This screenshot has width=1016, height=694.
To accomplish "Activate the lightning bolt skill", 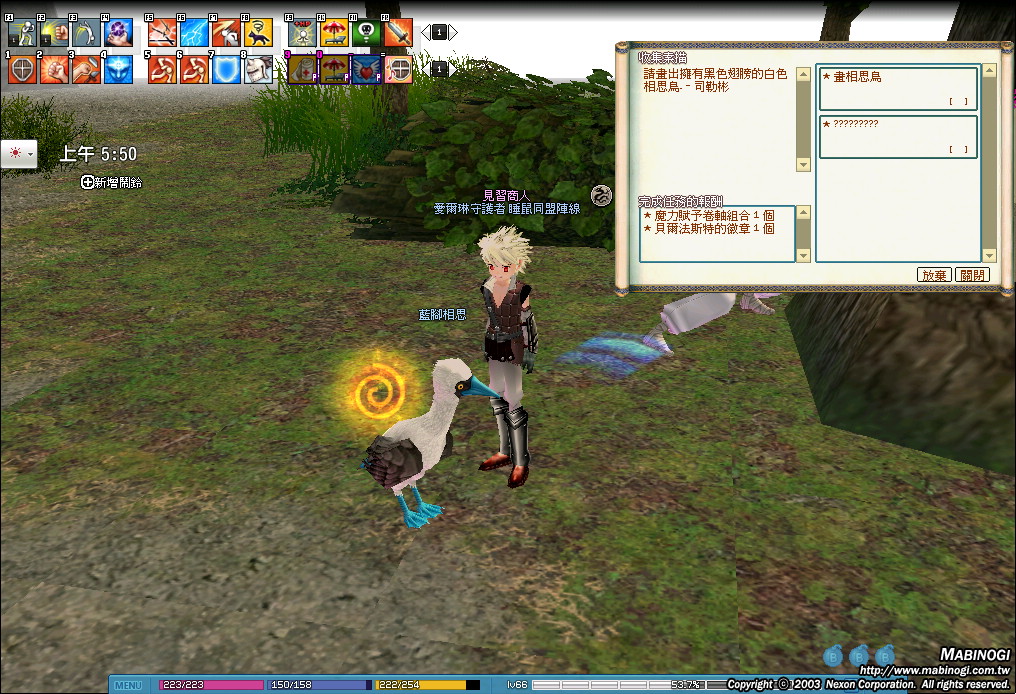I will [193, 33].
